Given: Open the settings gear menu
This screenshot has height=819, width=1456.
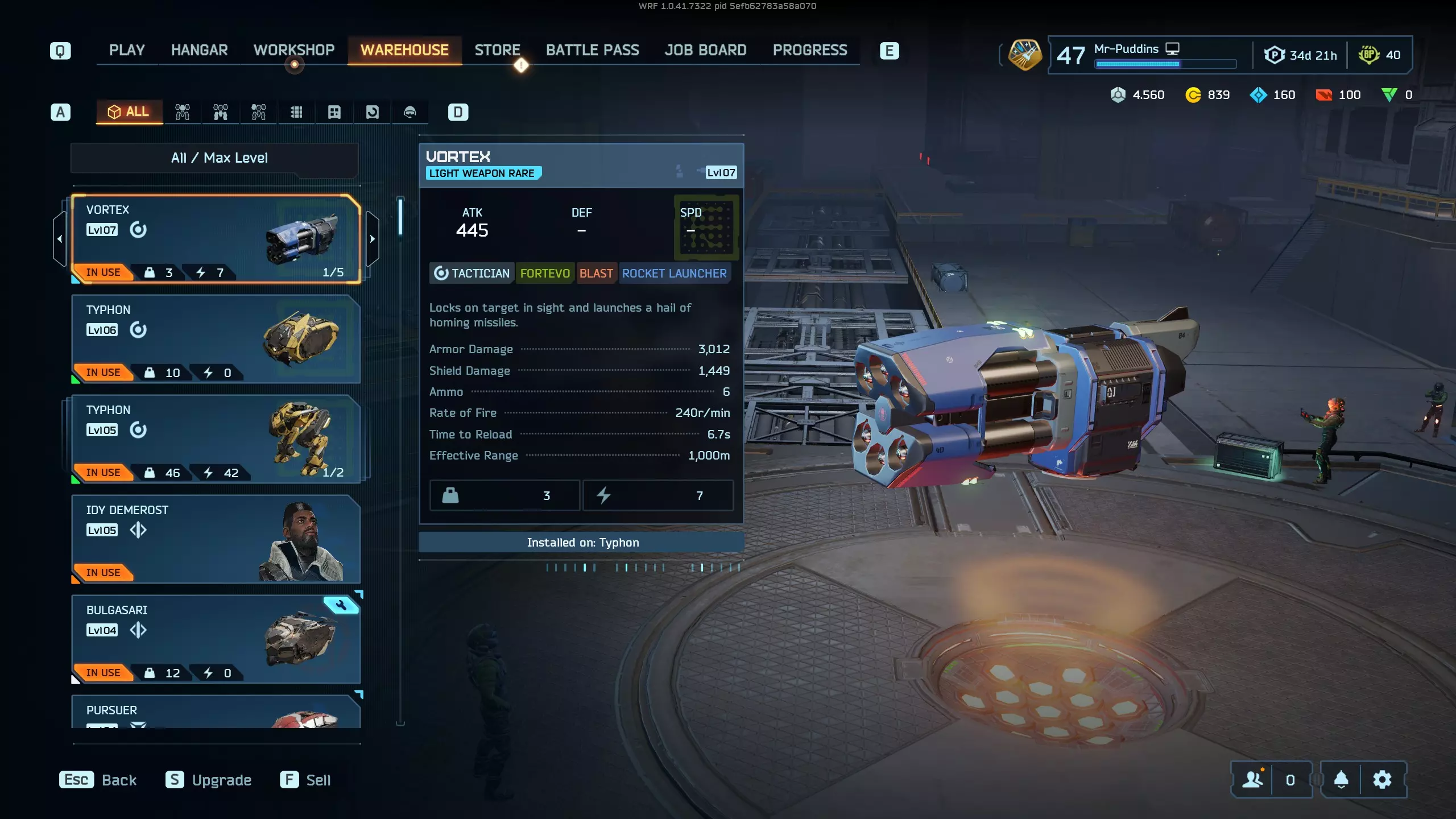Looking at the screenshot, I should pos(1382,780).
